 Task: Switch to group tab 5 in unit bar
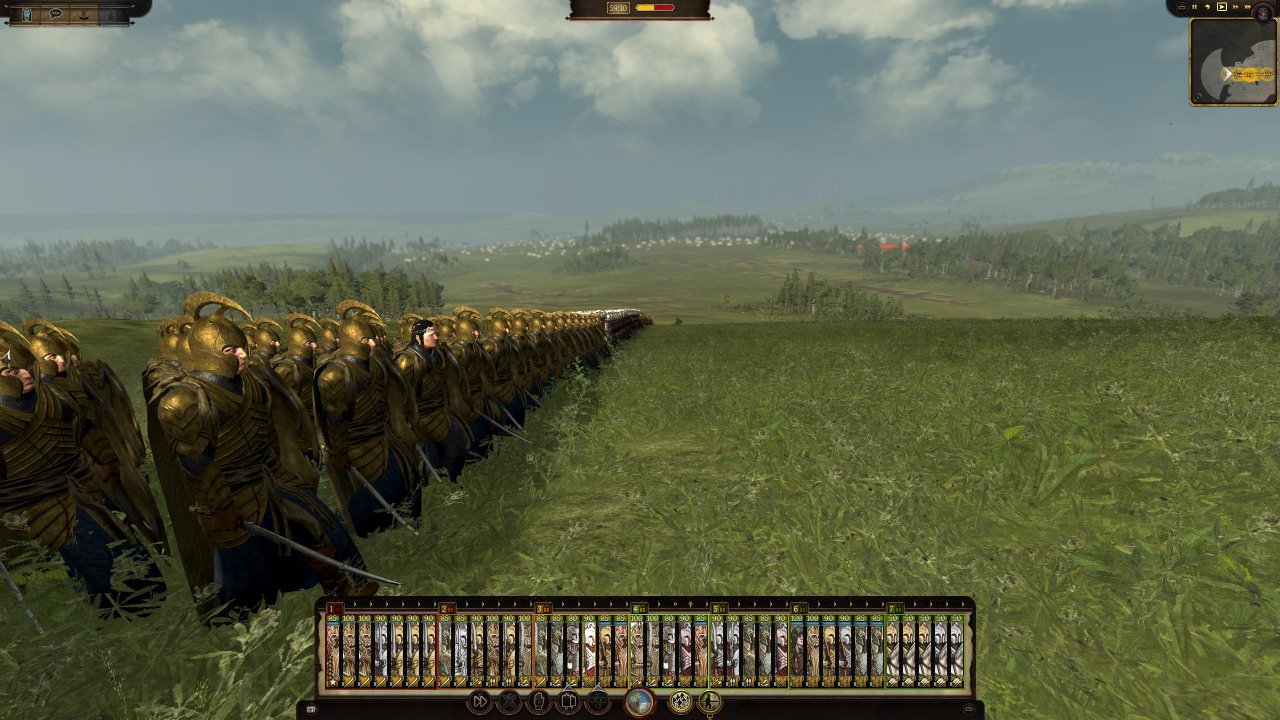(714, 607)
